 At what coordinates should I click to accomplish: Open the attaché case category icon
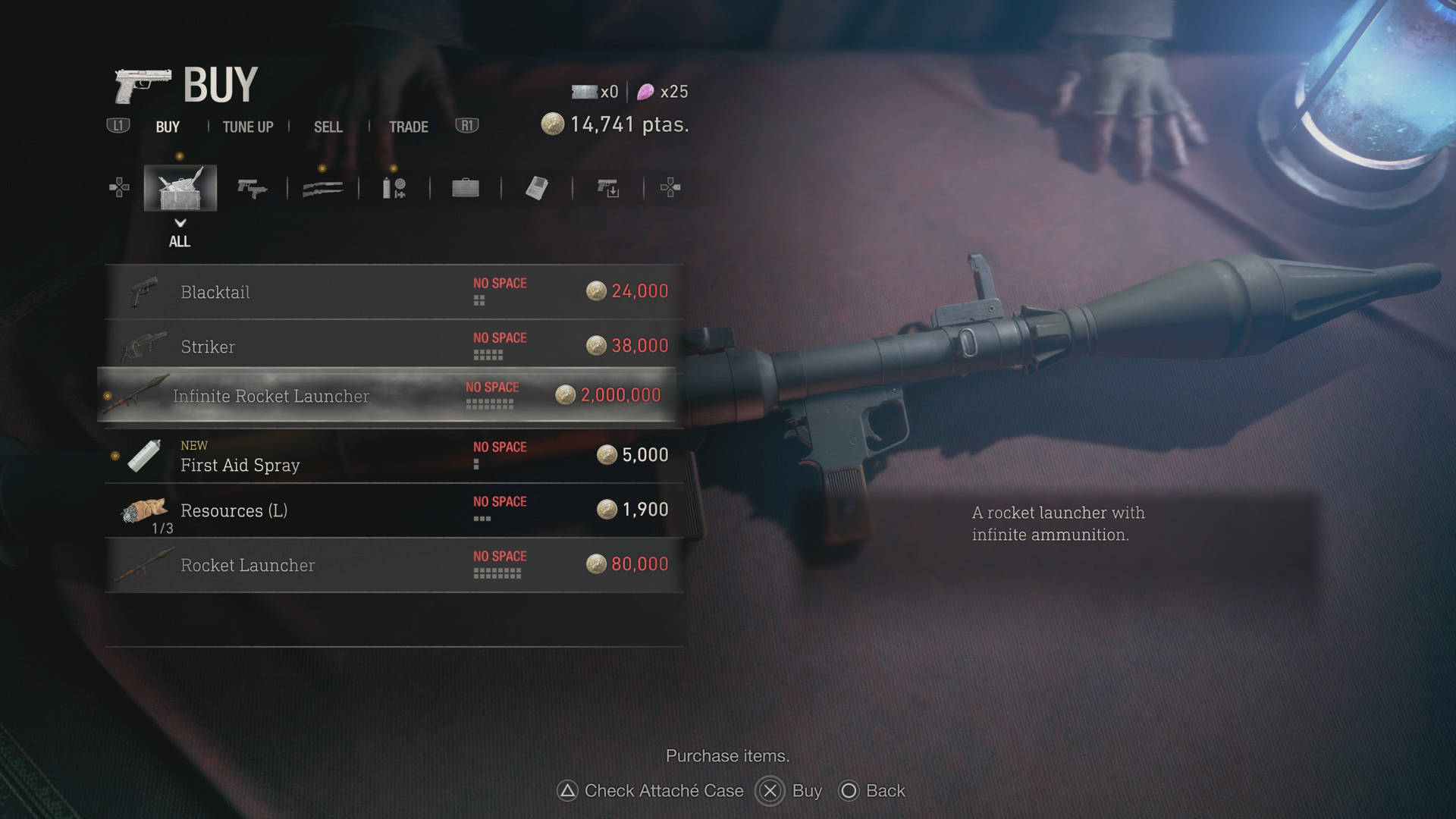[465, 188]
